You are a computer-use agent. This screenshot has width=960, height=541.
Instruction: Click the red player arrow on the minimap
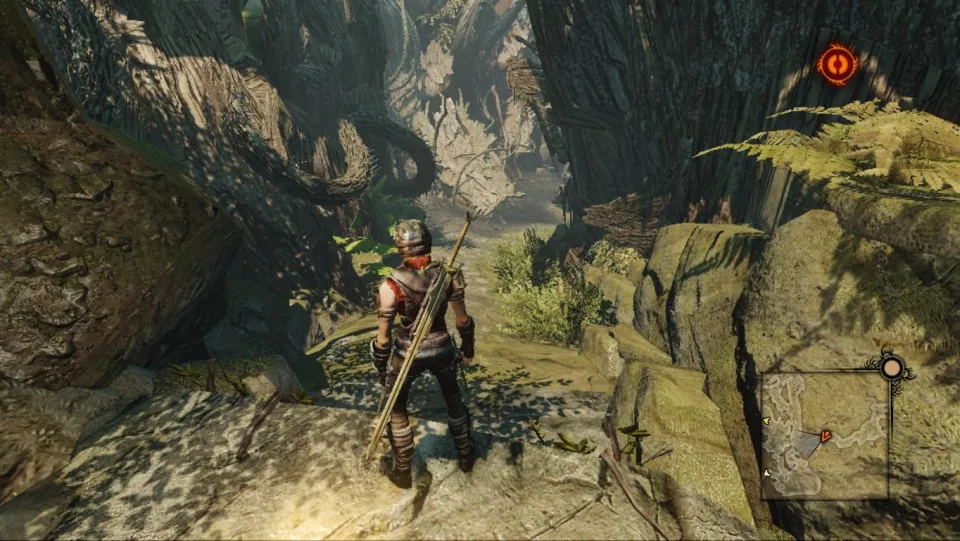pos(825,436)
